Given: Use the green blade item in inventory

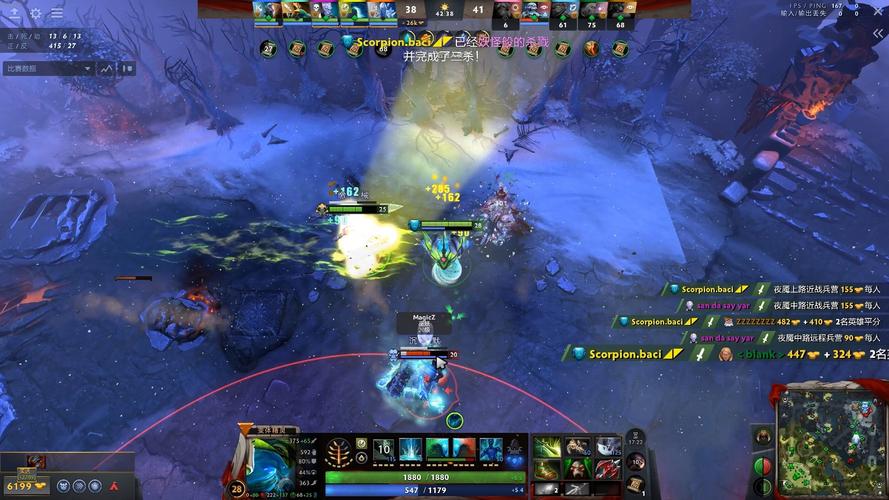Looking at the screenshot, I should pyautogui.click(x=546, y=448).
